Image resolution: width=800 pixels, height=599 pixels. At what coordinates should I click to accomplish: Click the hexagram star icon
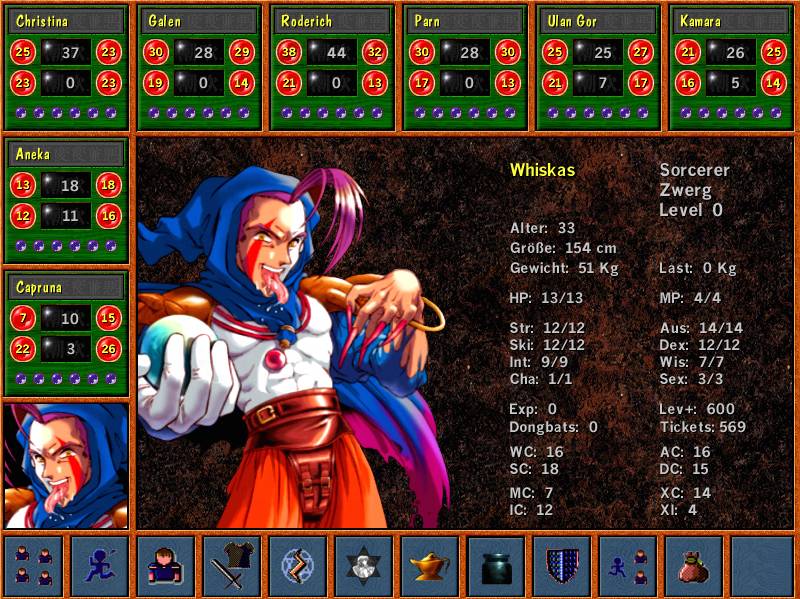coord(364,567)
